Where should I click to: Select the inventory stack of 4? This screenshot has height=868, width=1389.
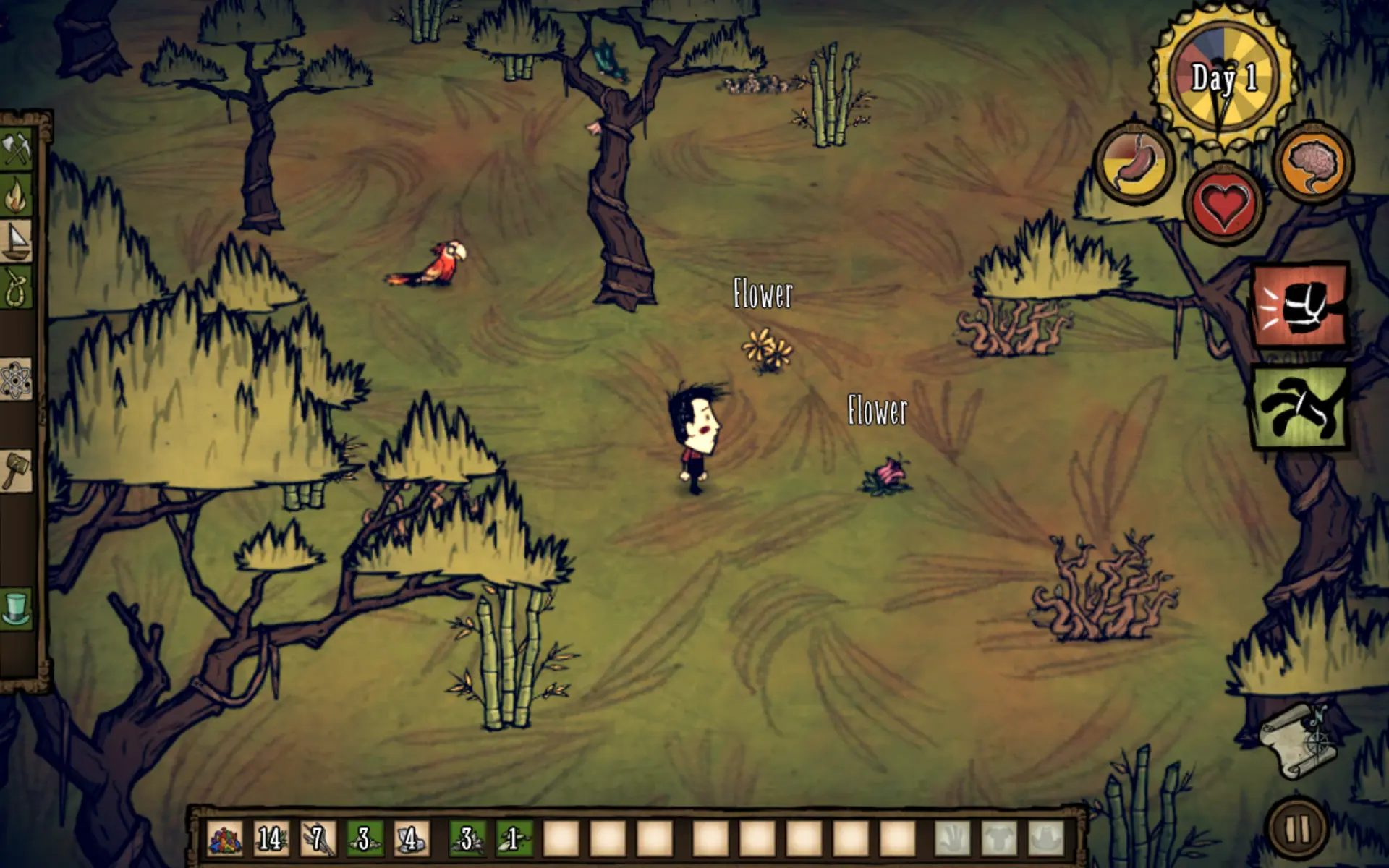[x=411, y=839]
